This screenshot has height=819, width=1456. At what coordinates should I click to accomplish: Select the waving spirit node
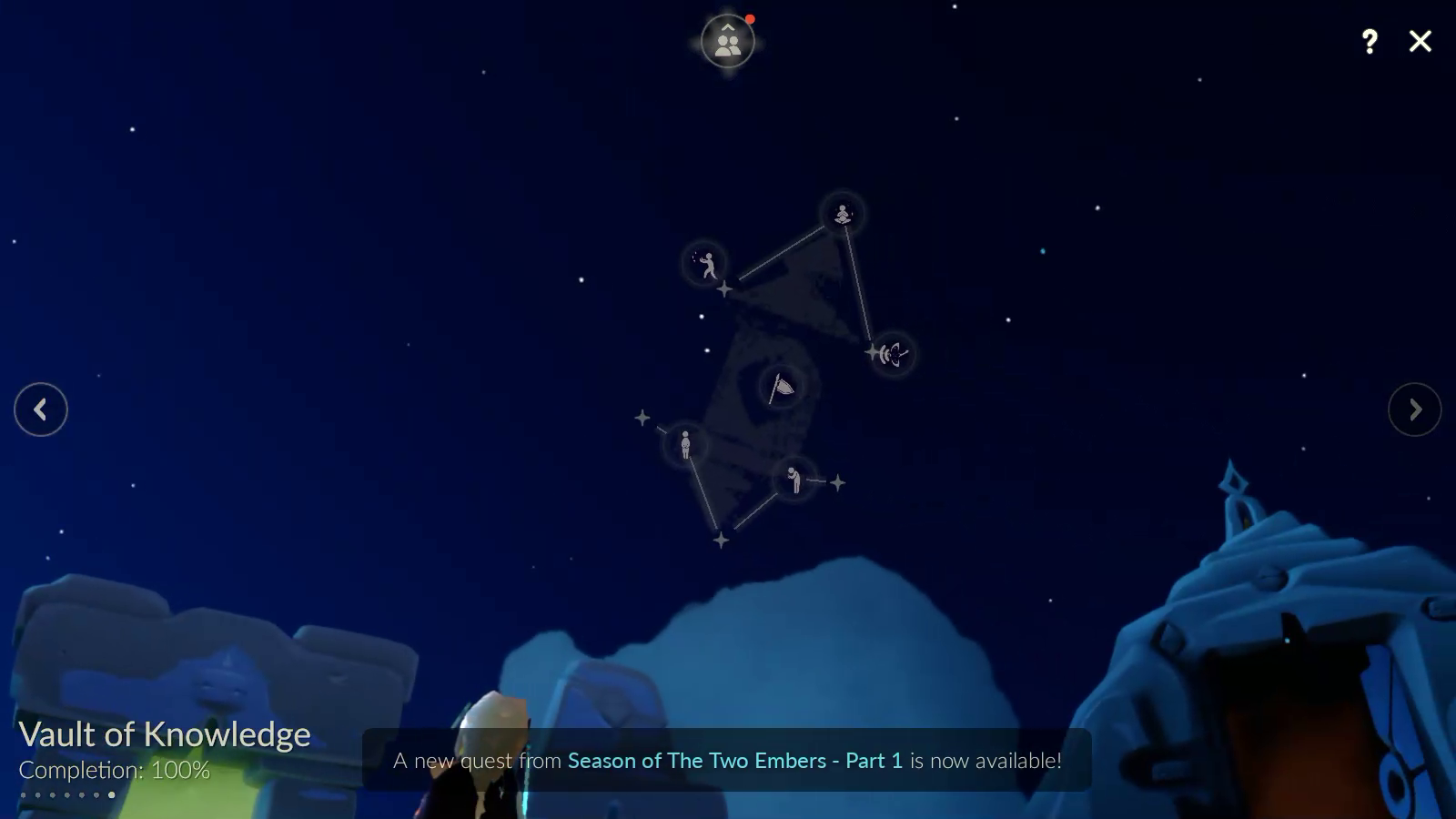(705, 265)
